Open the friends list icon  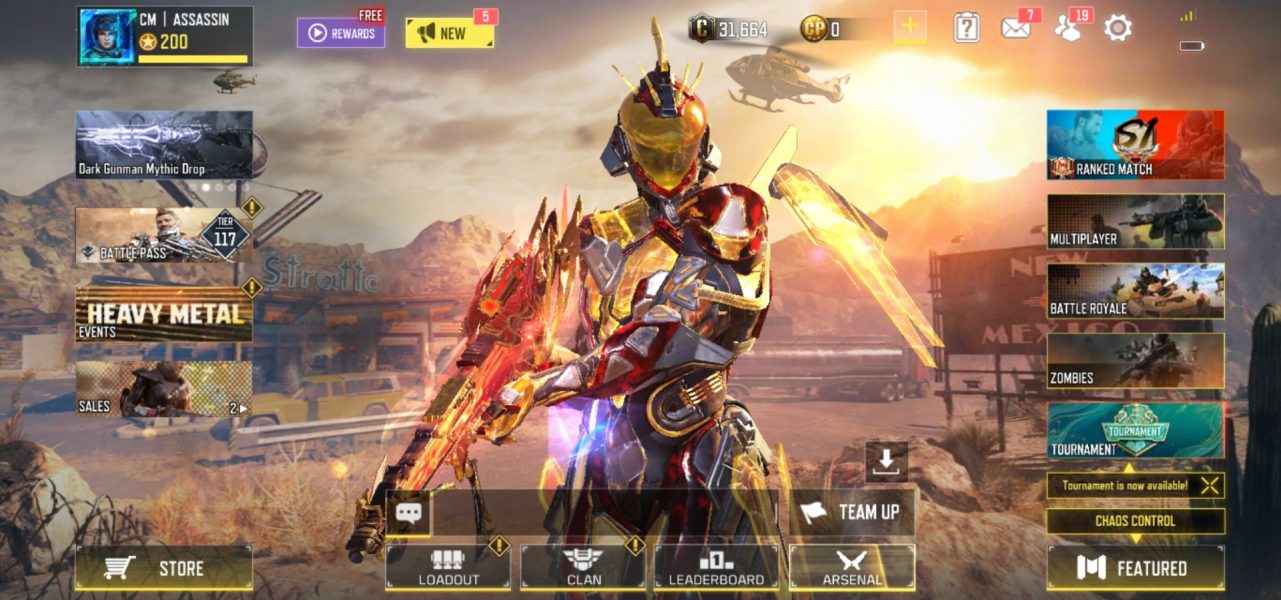pos(1069,28)
